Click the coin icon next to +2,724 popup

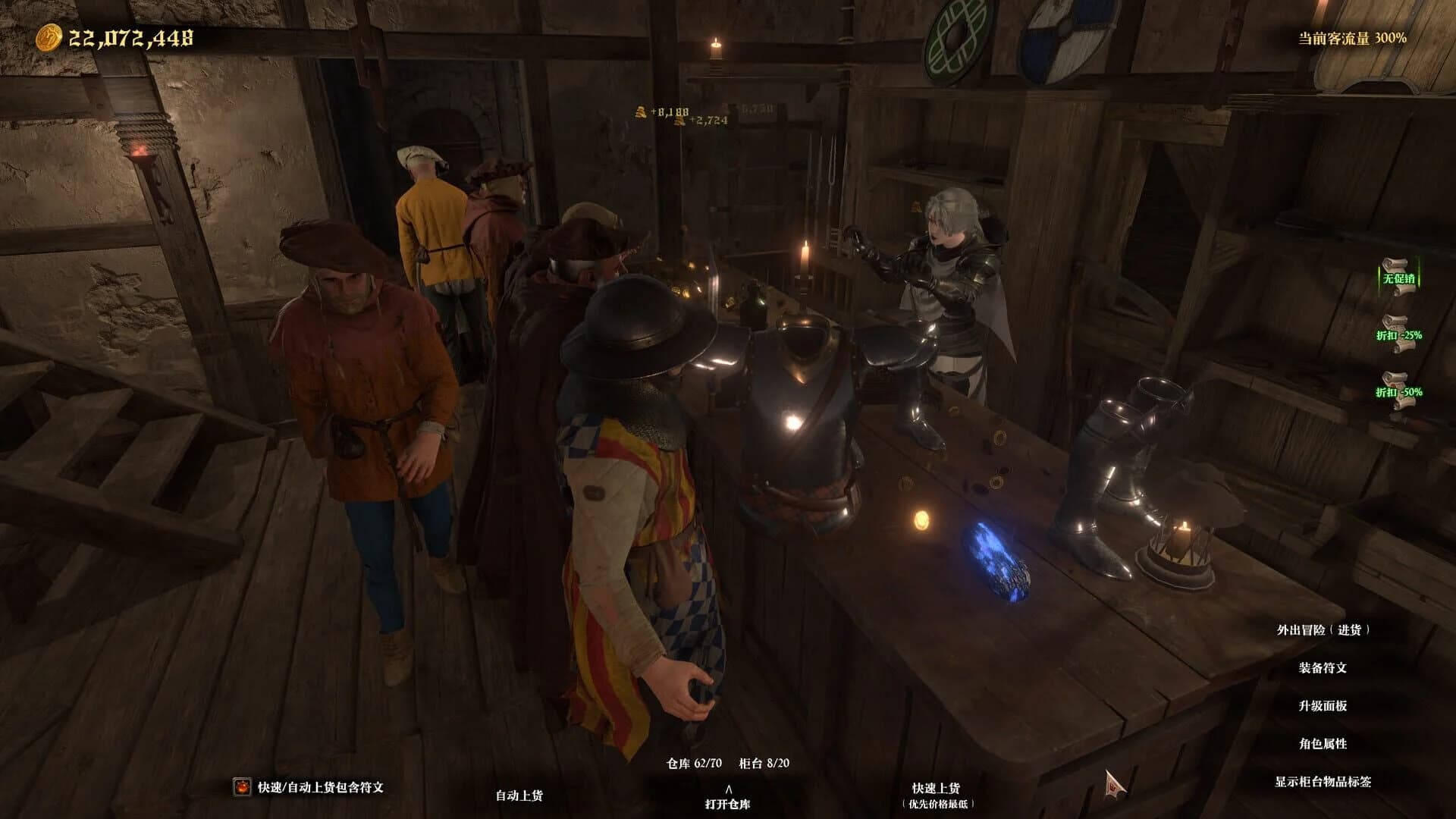[x=680, y=123]
